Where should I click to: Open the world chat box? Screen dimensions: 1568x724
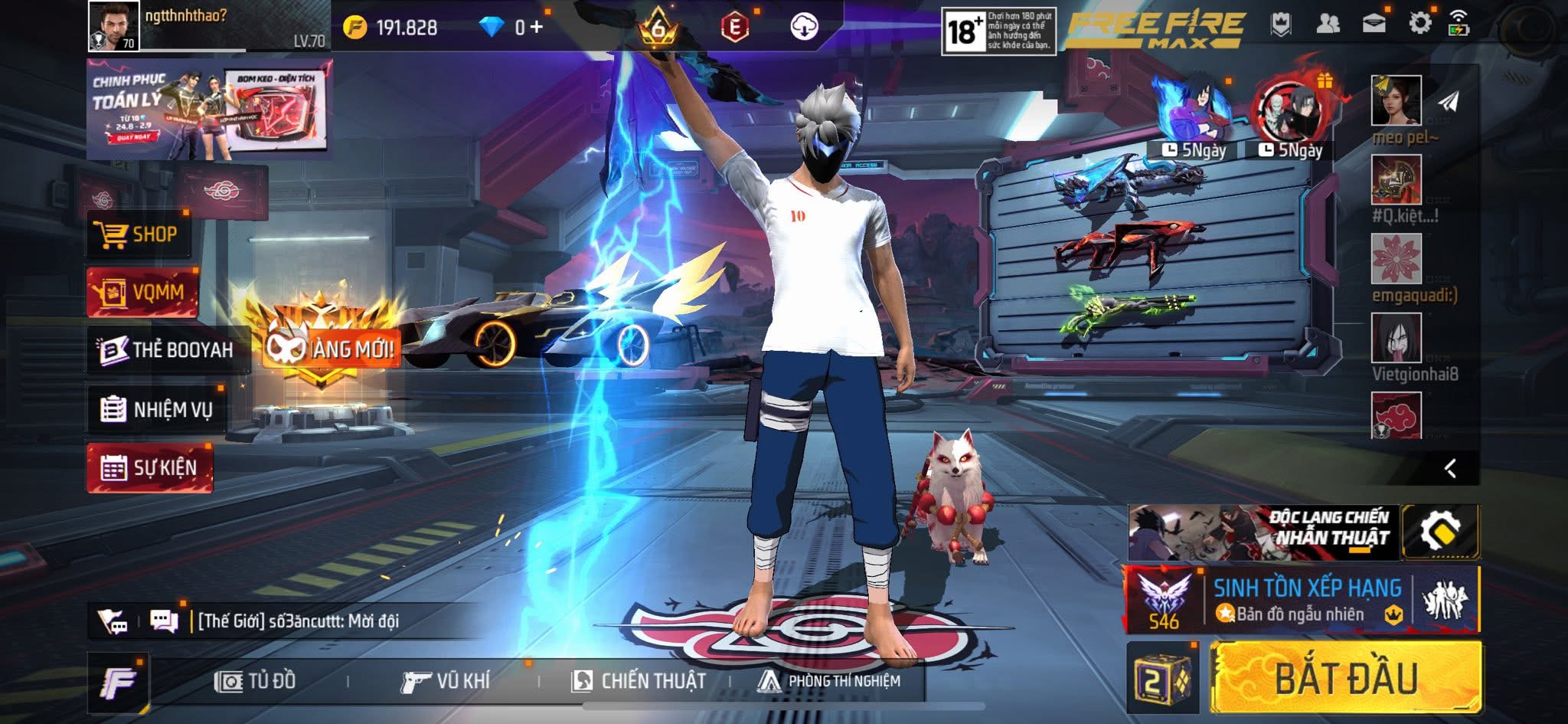pyautogui.click(x=299, y=621)
